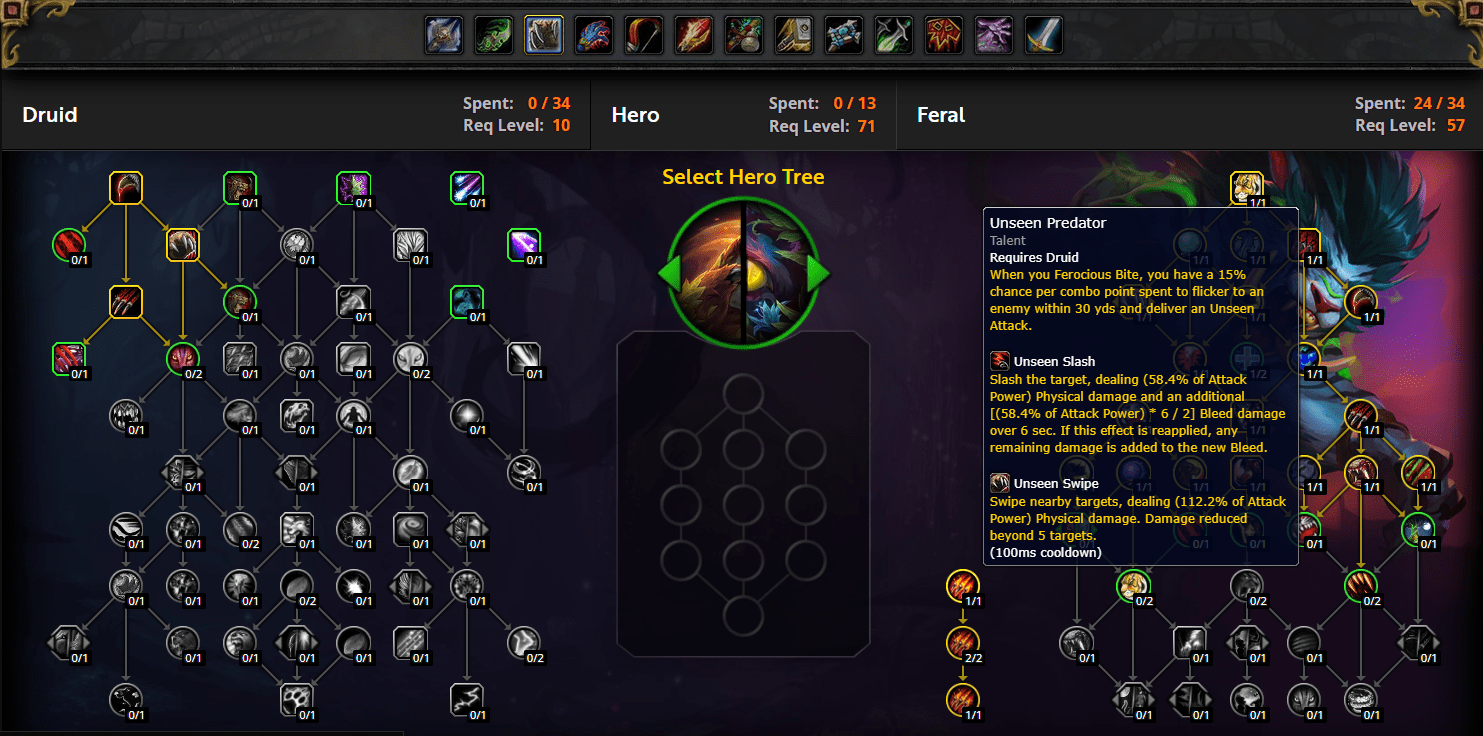Open the Feral specialization header
Viewport: 1483px width, 736px height.
click(x=940, y=114)
